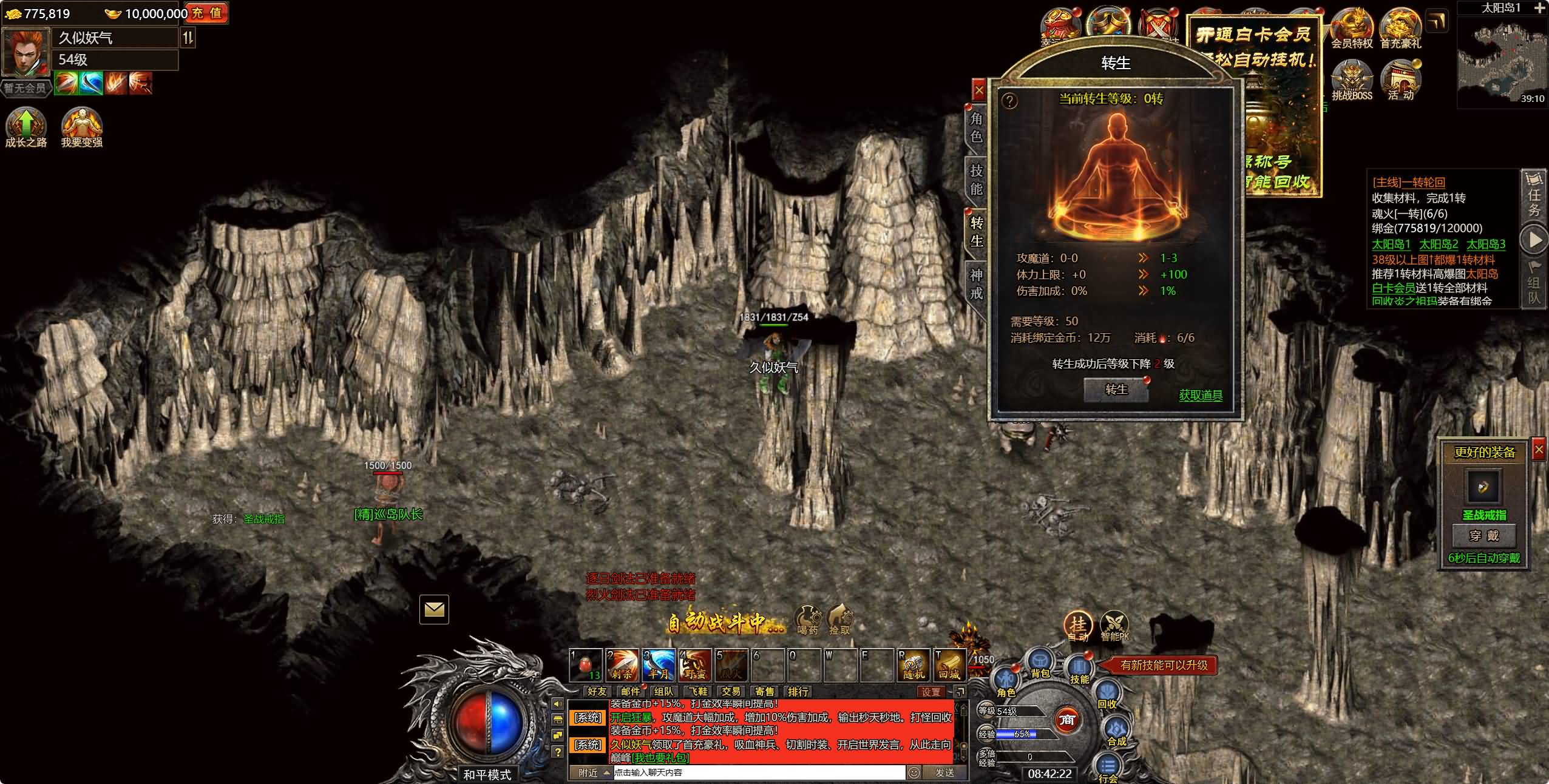Screen dimensions: 1549x784
Task: Open the 成长之路 icon
Action: [26, 127]
